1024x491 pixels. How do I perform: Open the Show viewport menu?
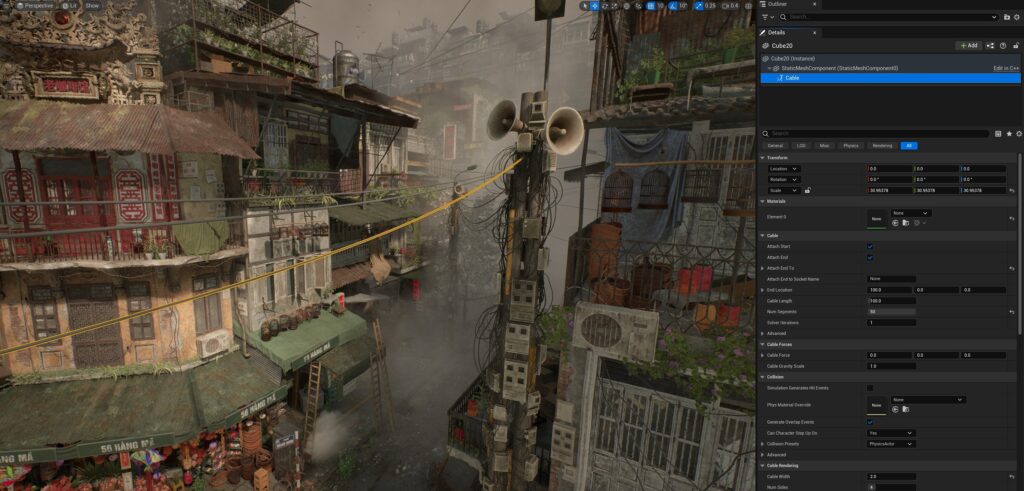tap(92, 5)
